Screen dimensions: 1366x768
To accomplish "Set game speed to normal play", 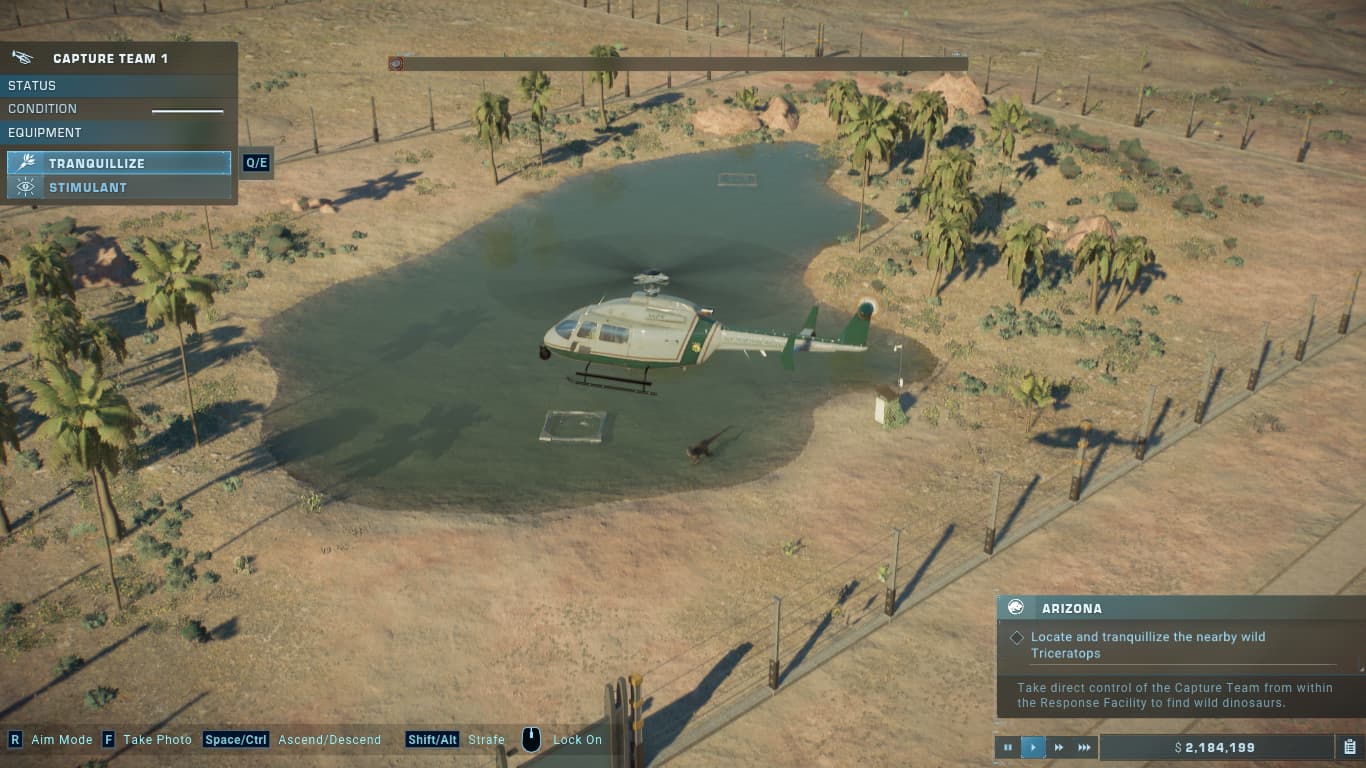I will click(1033, 747).
